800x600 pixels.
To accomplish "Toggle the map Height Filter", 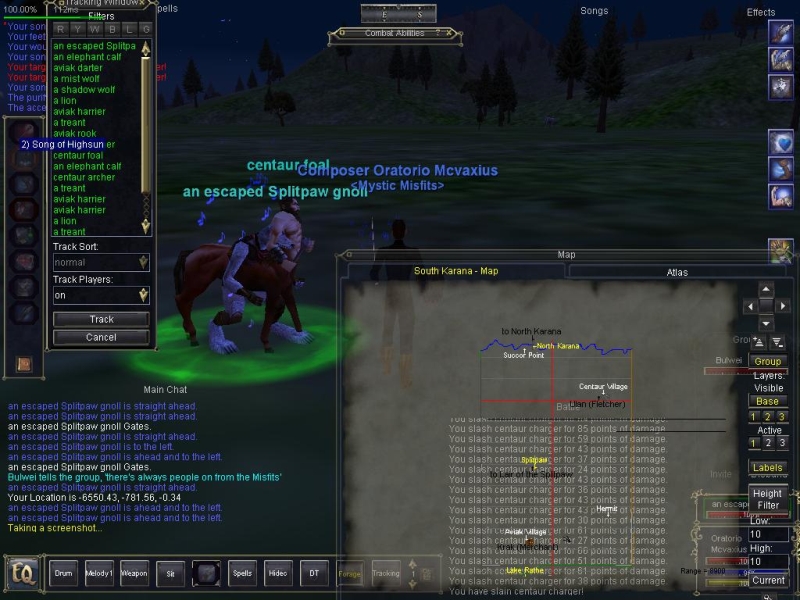I will pyautogui.click(x=767, y=500).
